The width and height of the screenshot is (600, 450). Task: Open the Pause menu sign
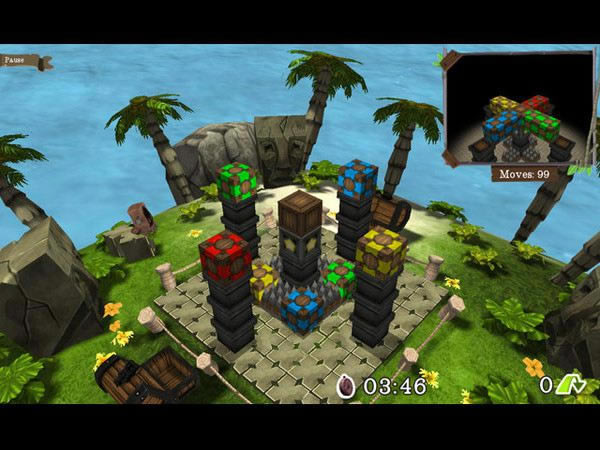click(x=22, y=61)
